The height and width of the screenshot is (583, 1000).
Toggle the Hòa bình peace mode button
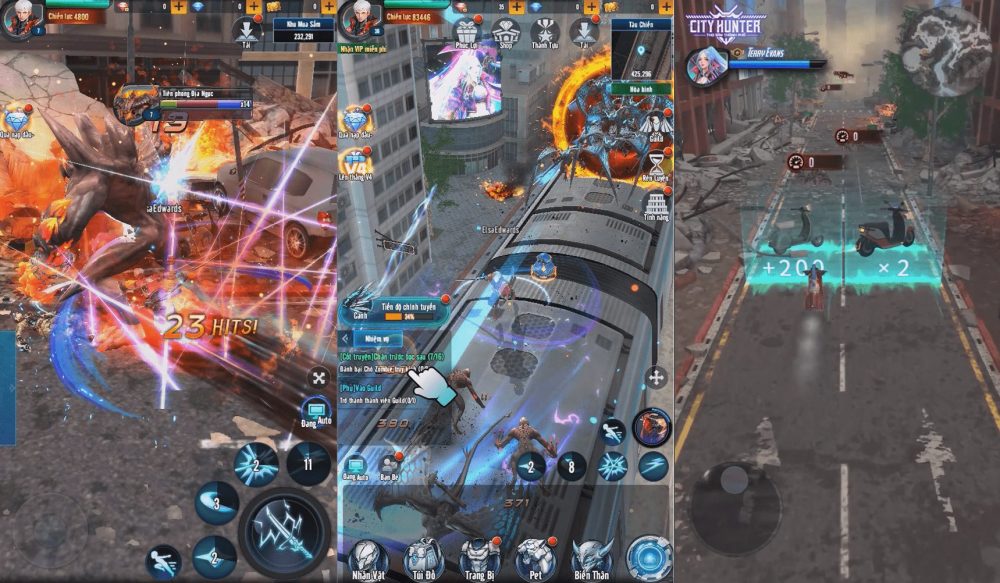[641, 87]
